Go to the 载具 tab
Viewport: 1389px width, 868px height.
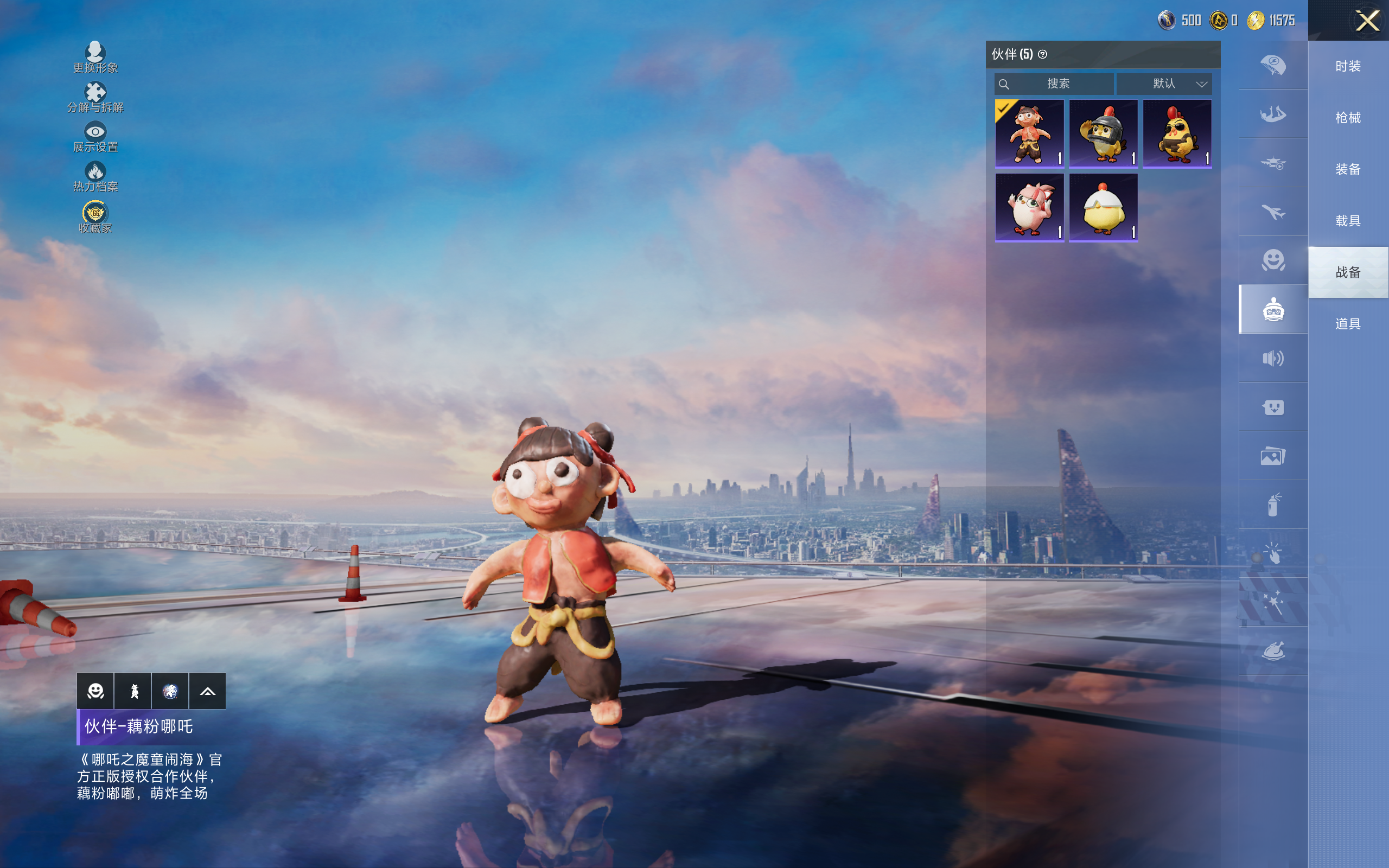click(1348, 220)
